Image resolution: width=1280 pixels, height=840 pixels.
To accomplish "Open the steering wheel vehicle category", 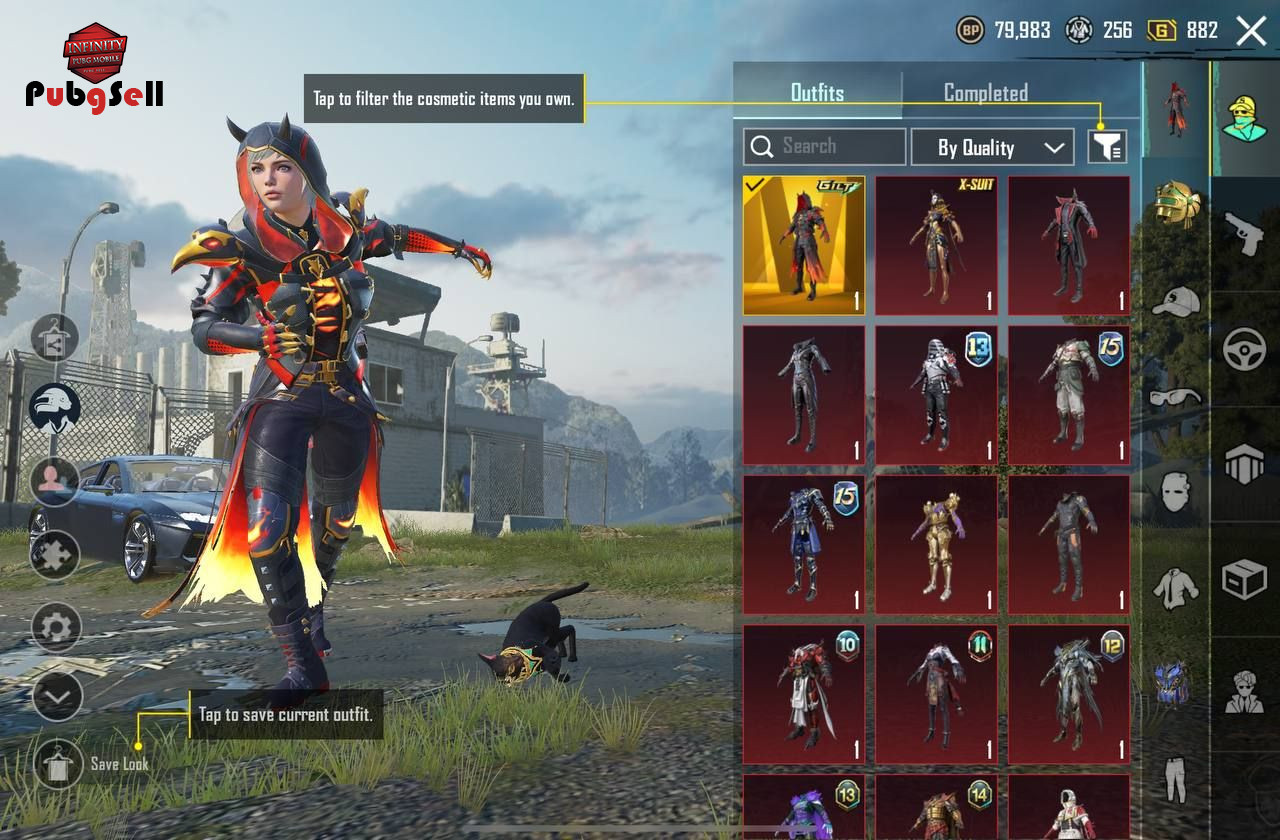I will coord(1245,349).
